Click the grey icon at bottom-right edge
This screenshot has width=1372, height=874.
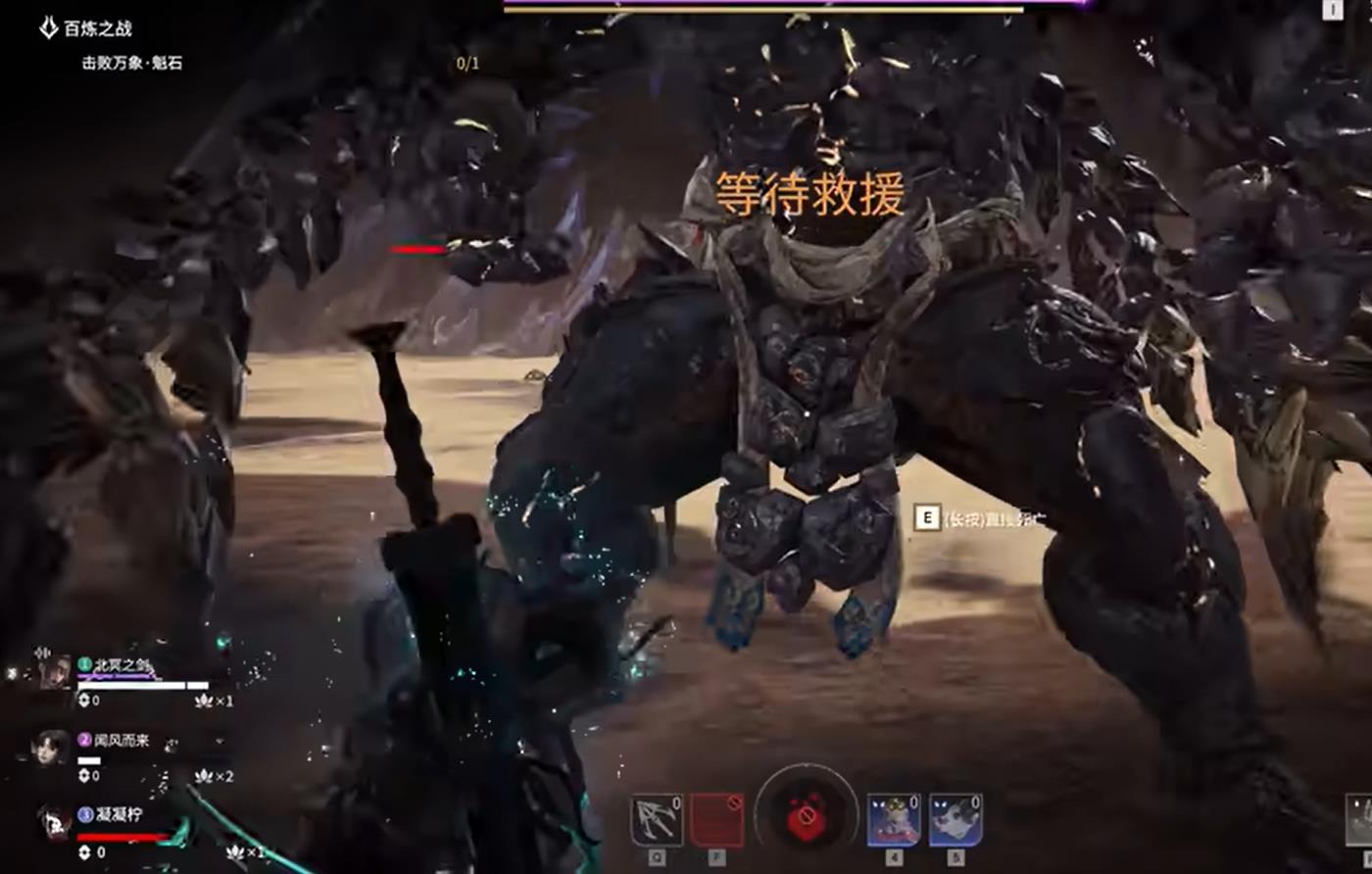[1360, 821]
